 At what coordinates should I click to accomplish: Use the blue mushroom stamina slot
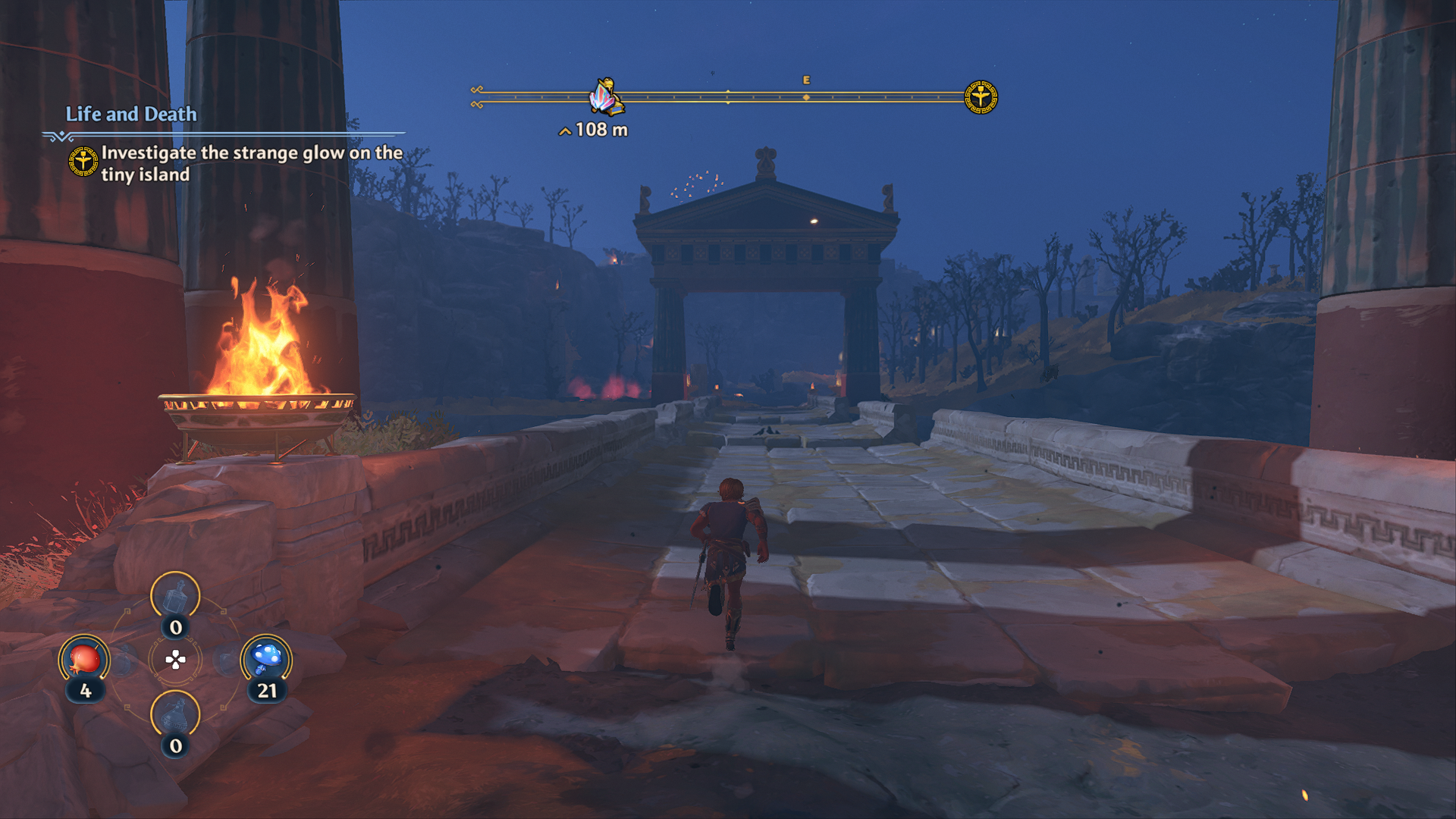tap(266, 659)
